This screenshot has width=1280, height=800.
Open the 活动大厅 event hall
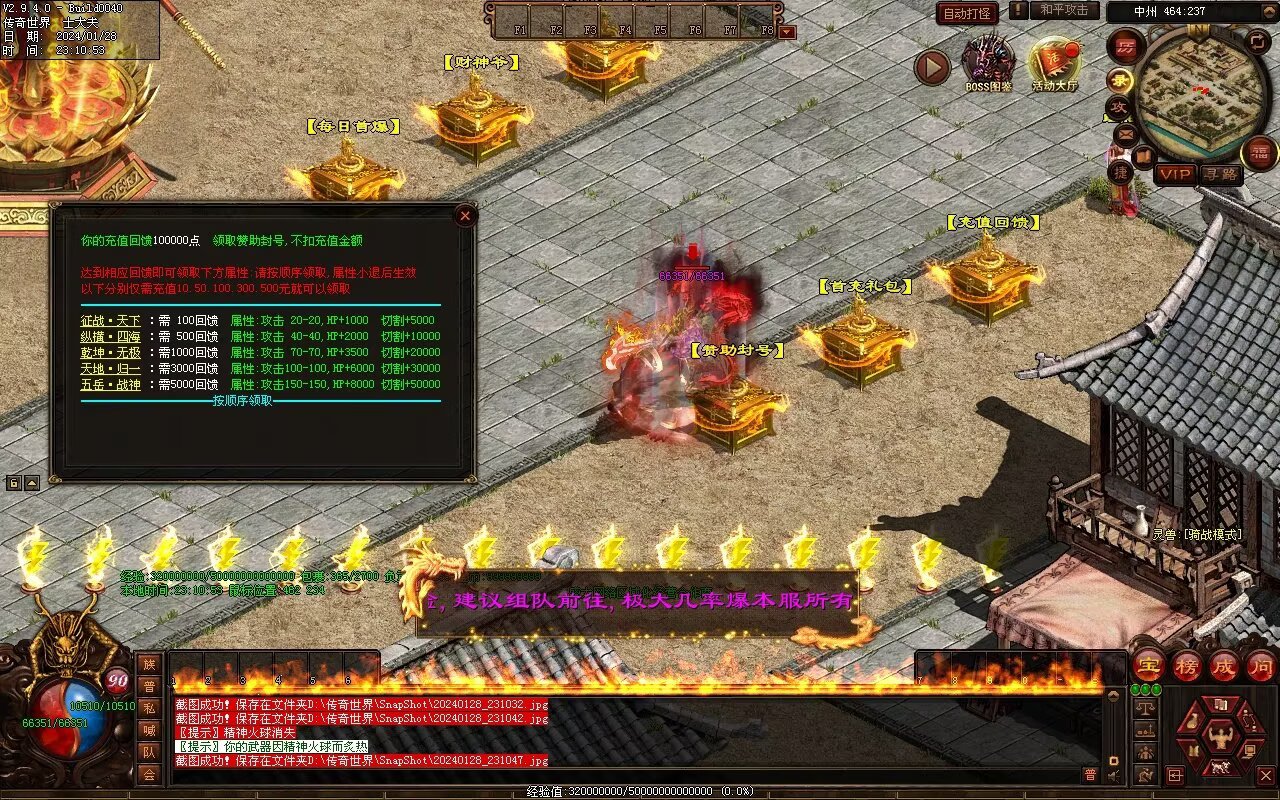tap(1055, 64)
